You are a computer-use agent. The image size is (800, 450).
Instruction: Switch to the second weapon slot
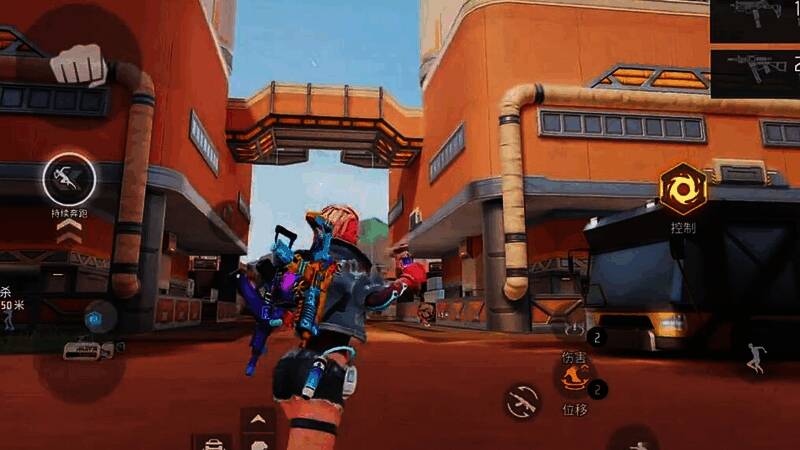coord(755,68)
